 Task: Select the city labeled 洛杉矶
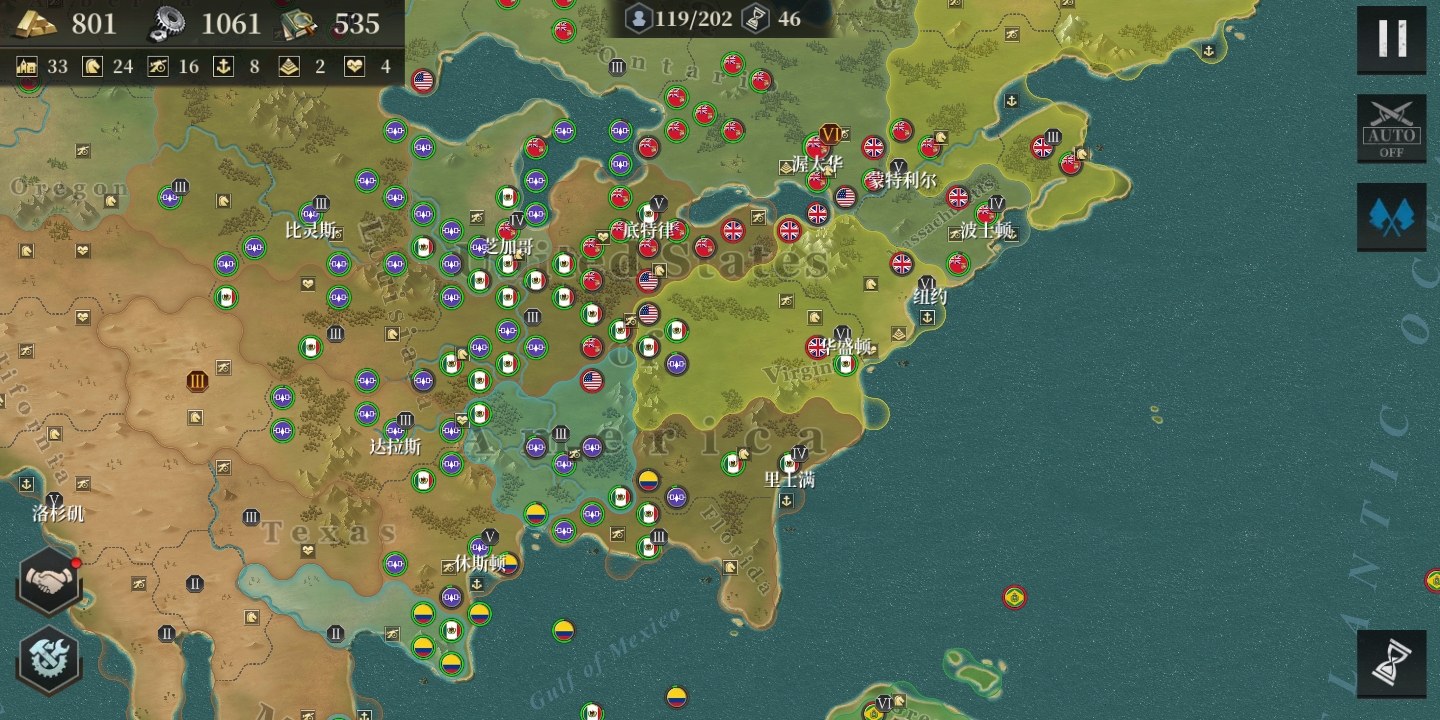click(x=57, y=513)
